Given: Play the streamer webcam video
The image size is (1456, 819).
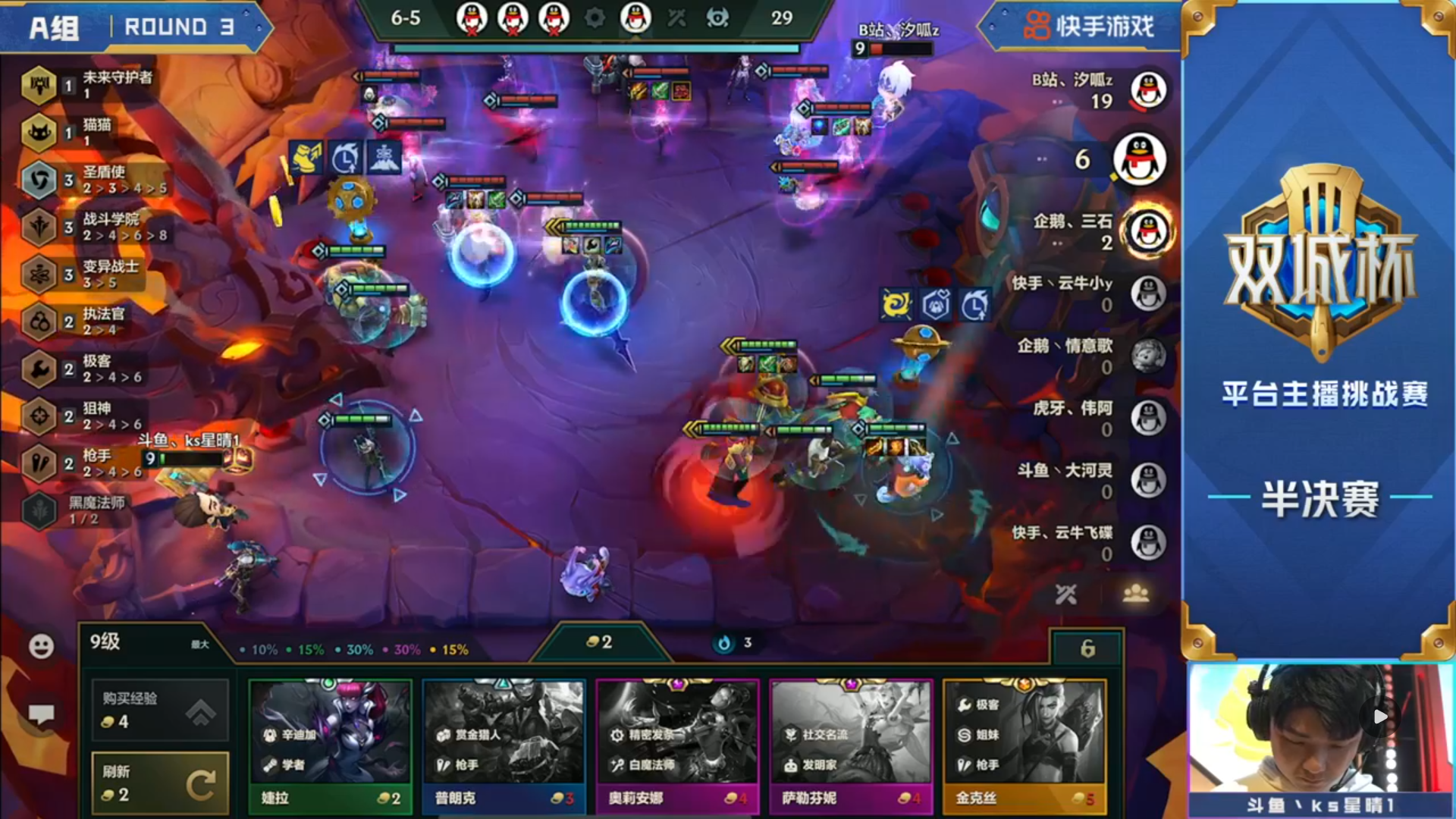Looking at the screenshot, I should tap(1380, 717).
